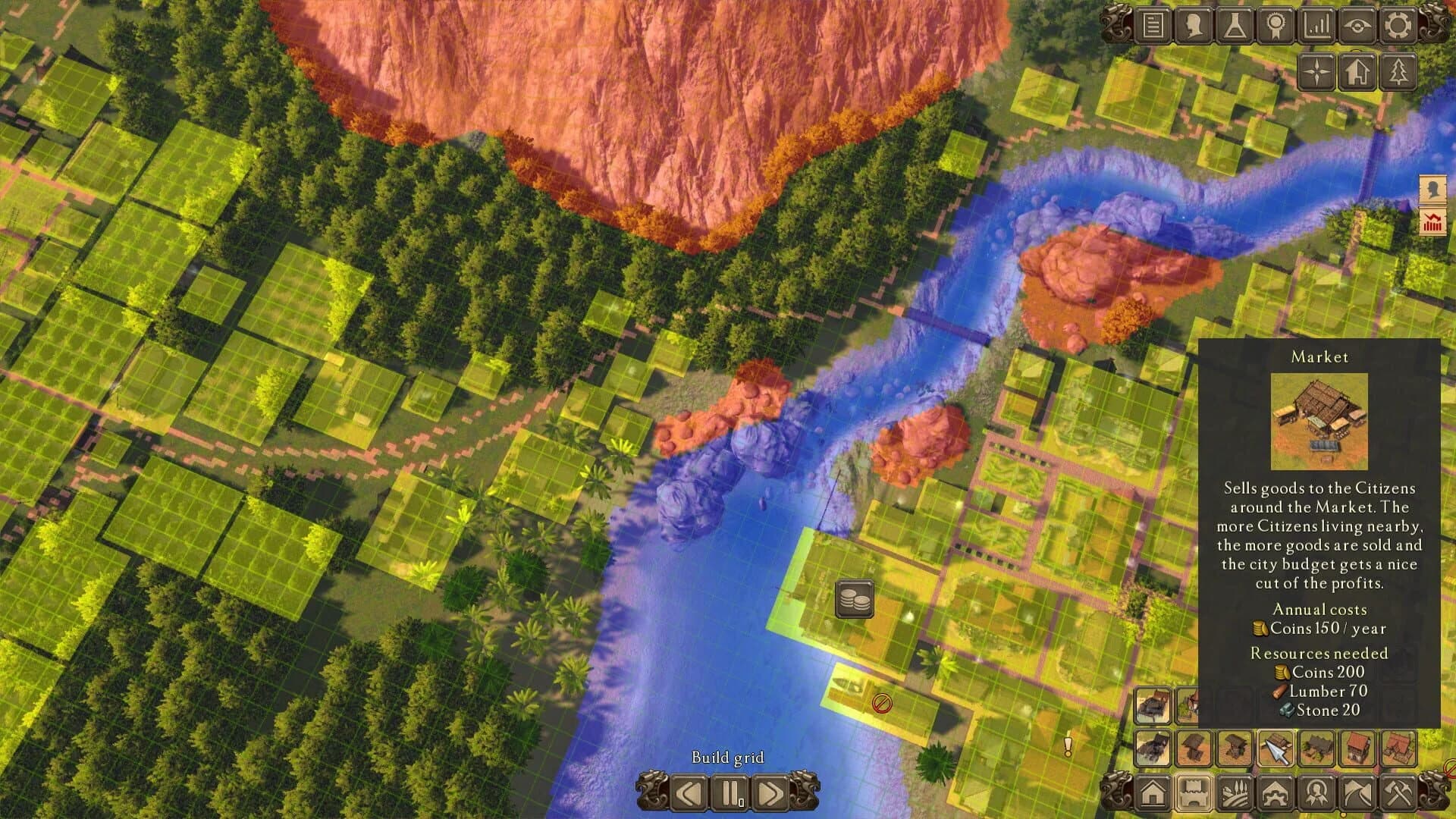Switch to the castle town-buildings tab
Image resolution: width=1456 pixels, height=819 pixels.
click(1194, 793)
